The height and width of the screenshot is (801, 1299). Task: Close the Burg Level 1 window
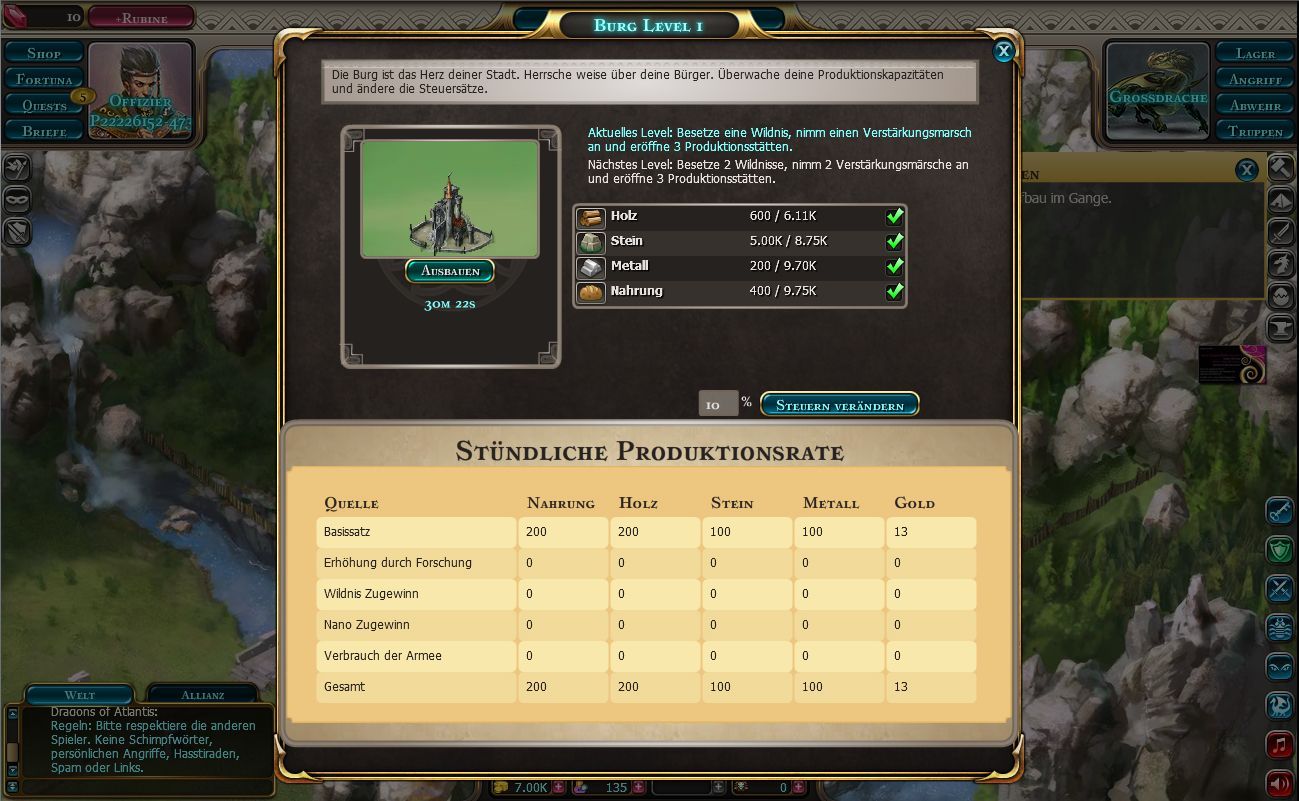click(x=1003, y=51)
